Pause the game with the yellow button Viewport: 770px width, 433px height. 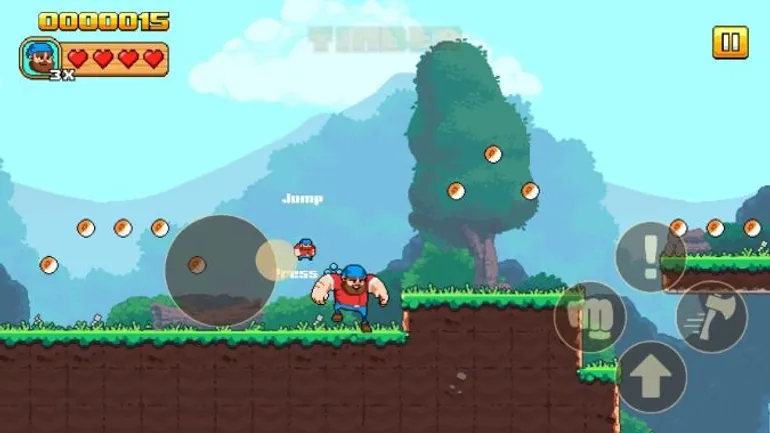pos(730,42)
